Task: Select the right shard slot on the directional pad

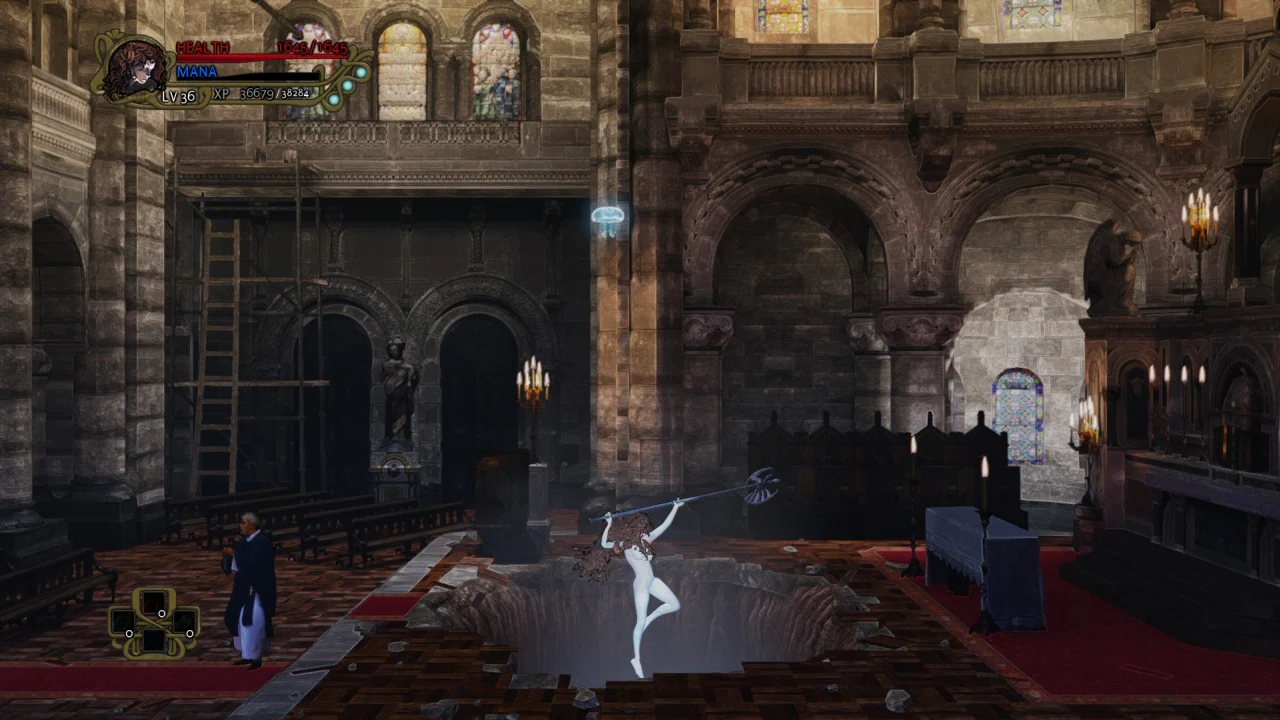Action: click(x=182, y=623)
